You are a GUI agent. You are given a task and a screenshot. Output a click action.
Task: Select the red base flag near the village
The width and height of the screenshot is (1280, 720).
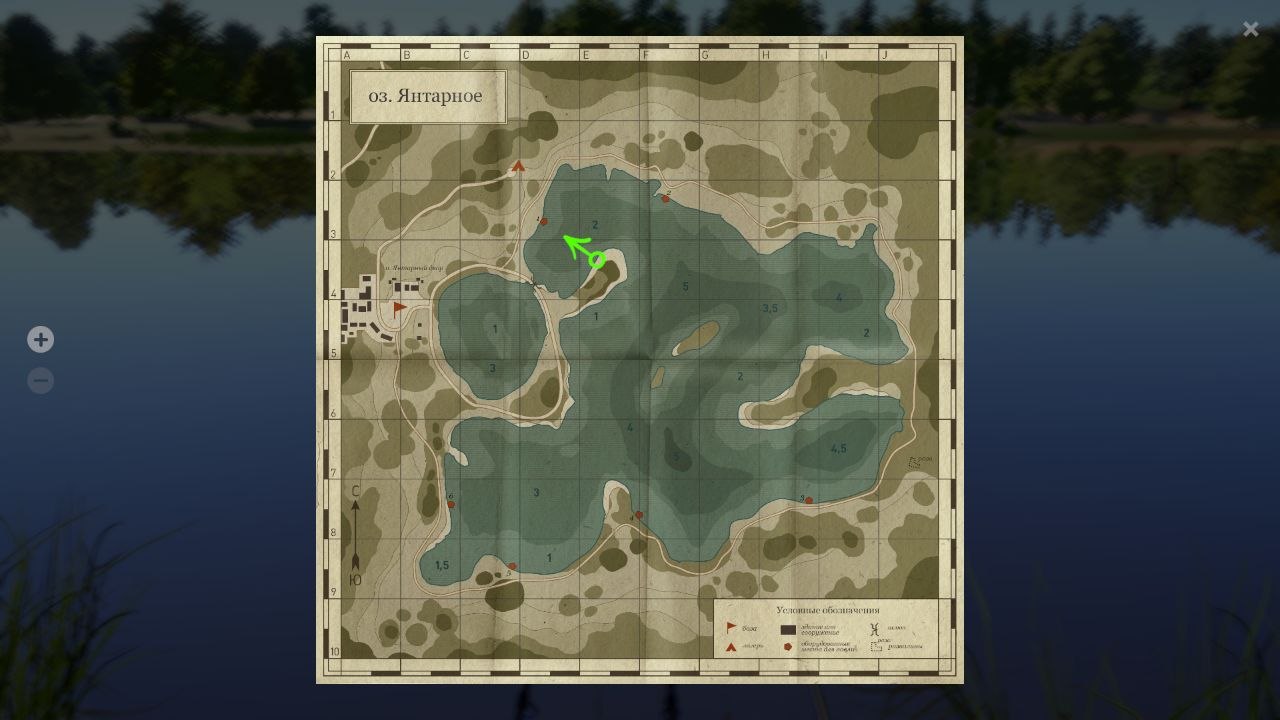point(398,306)
